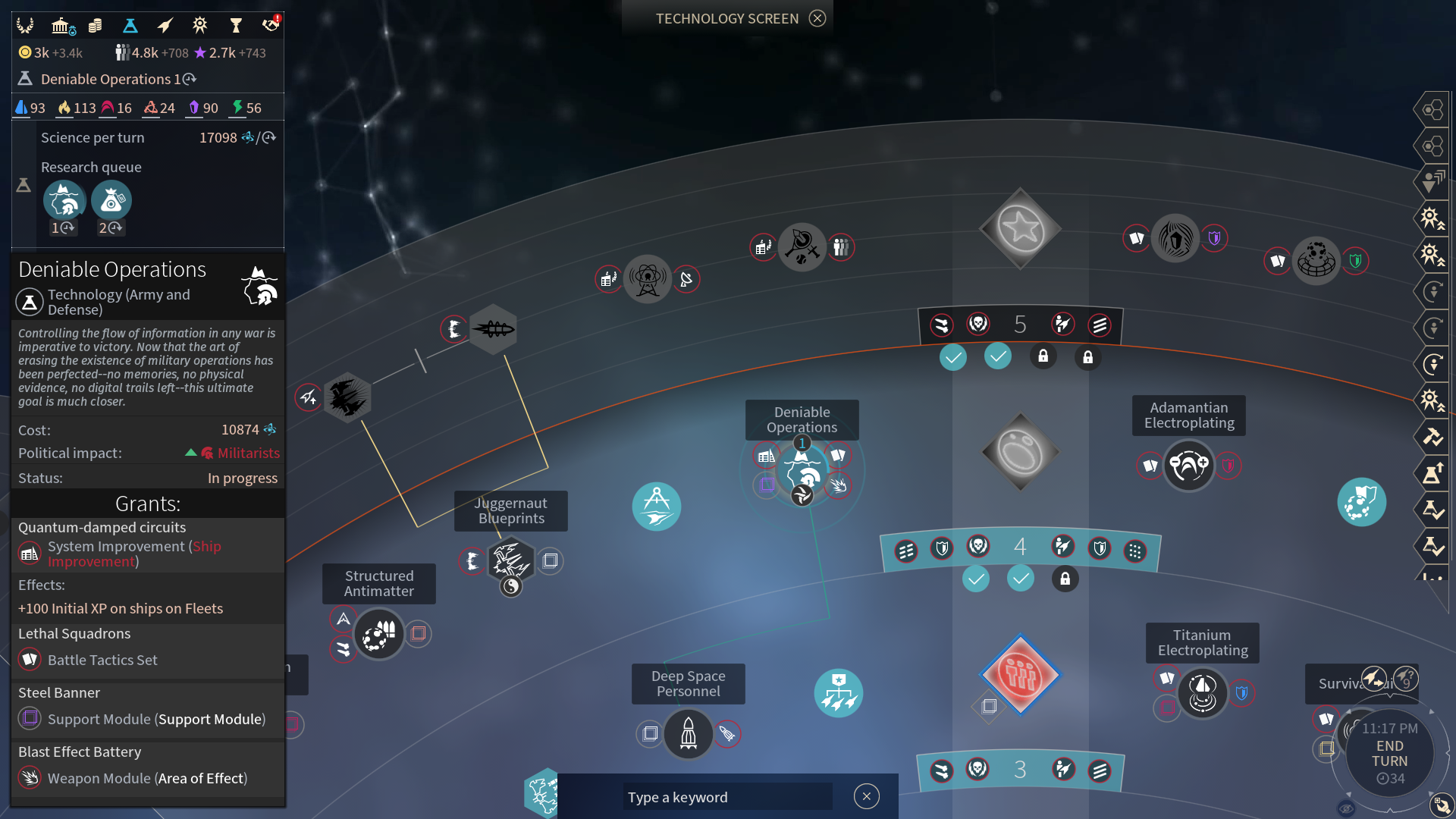This screenshot has width=1456, height=819.
Task: Pick the Deep Space Personnel technology
Action: (688, 733)
